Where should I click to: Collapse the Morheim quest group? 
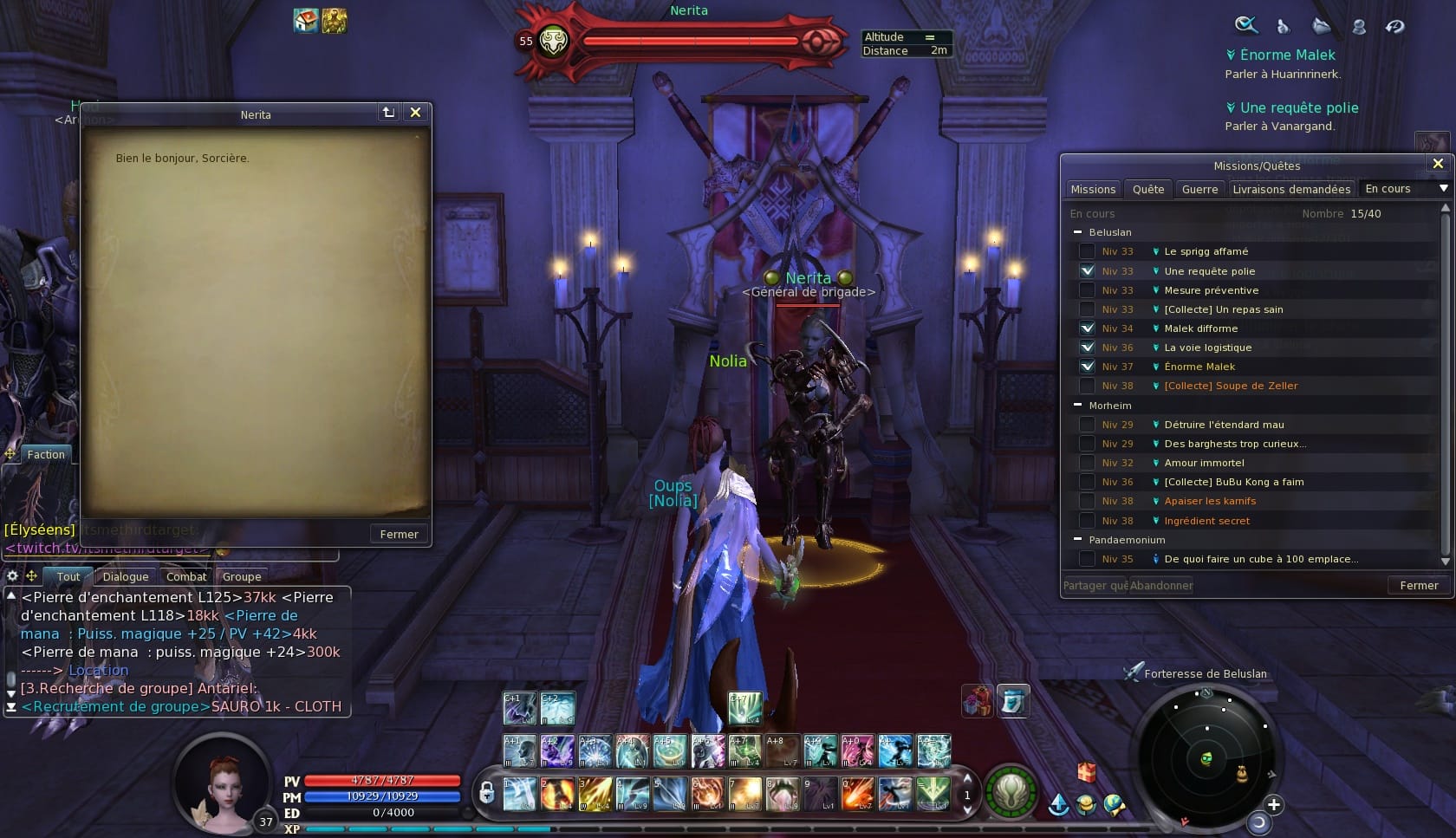pyautogui.click(x=1078, y=406)
